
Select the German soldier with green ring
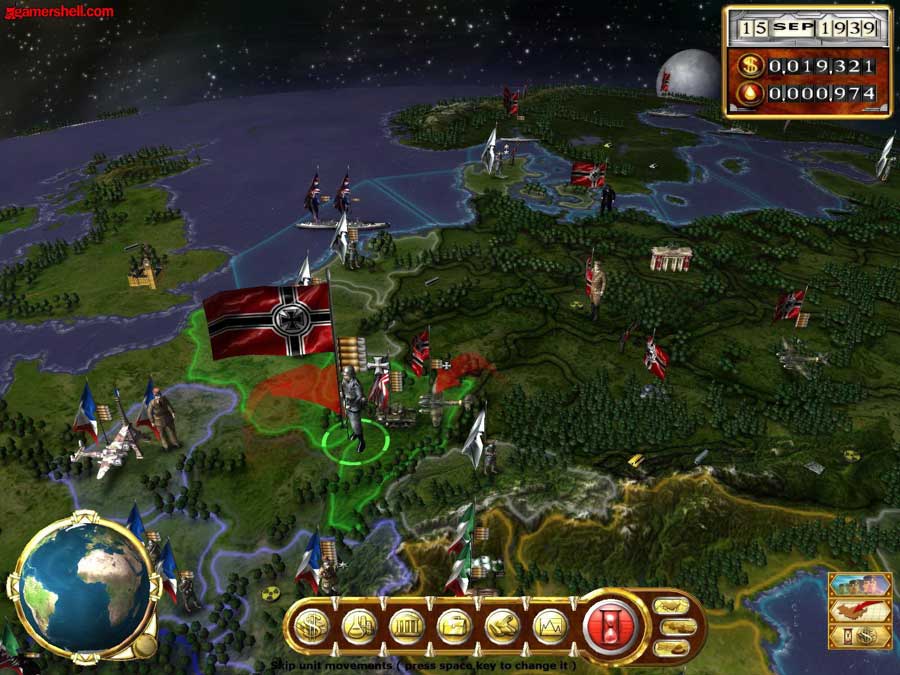351,410
